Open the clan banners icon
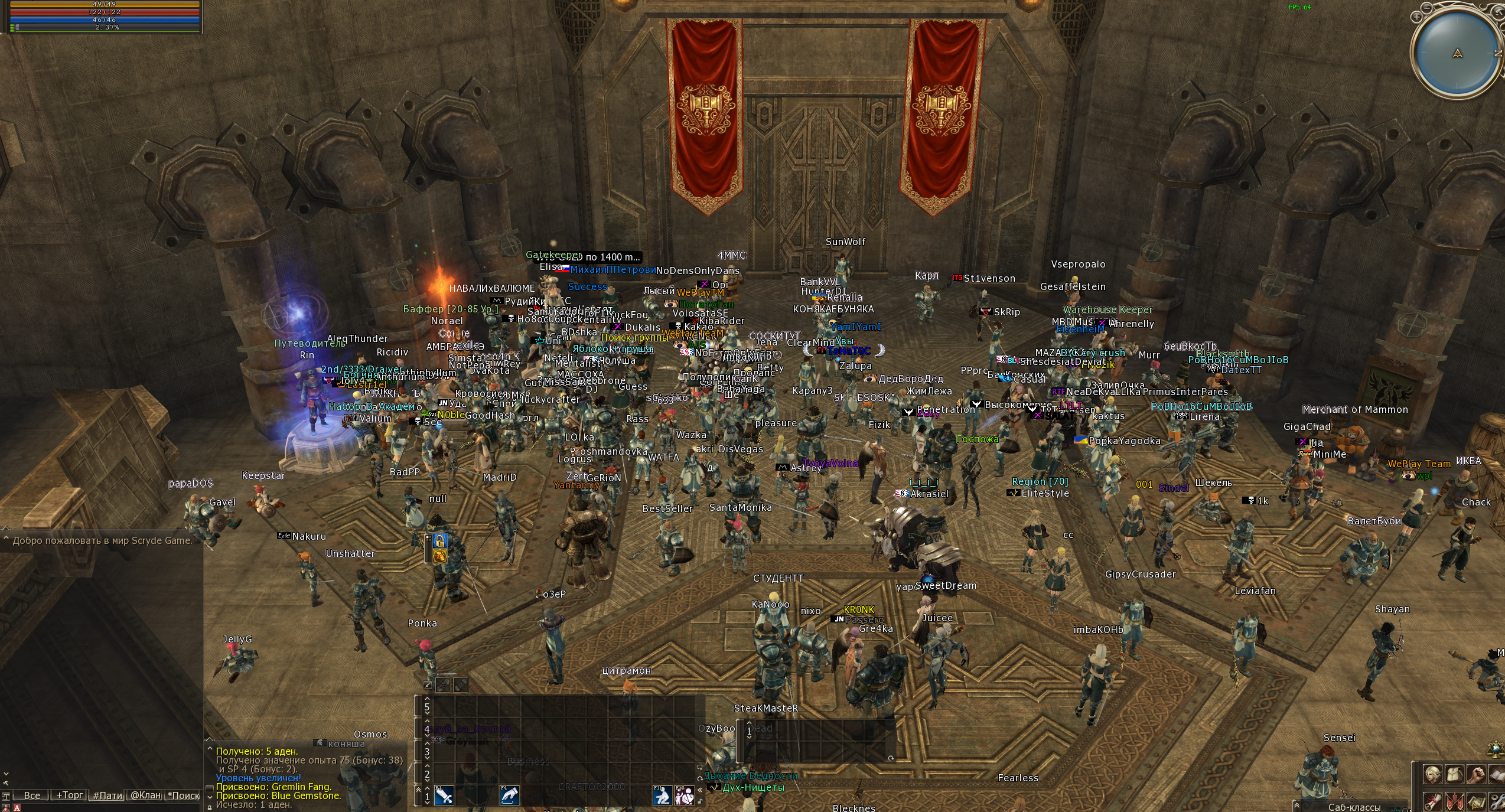 (x=1454, y=802)
